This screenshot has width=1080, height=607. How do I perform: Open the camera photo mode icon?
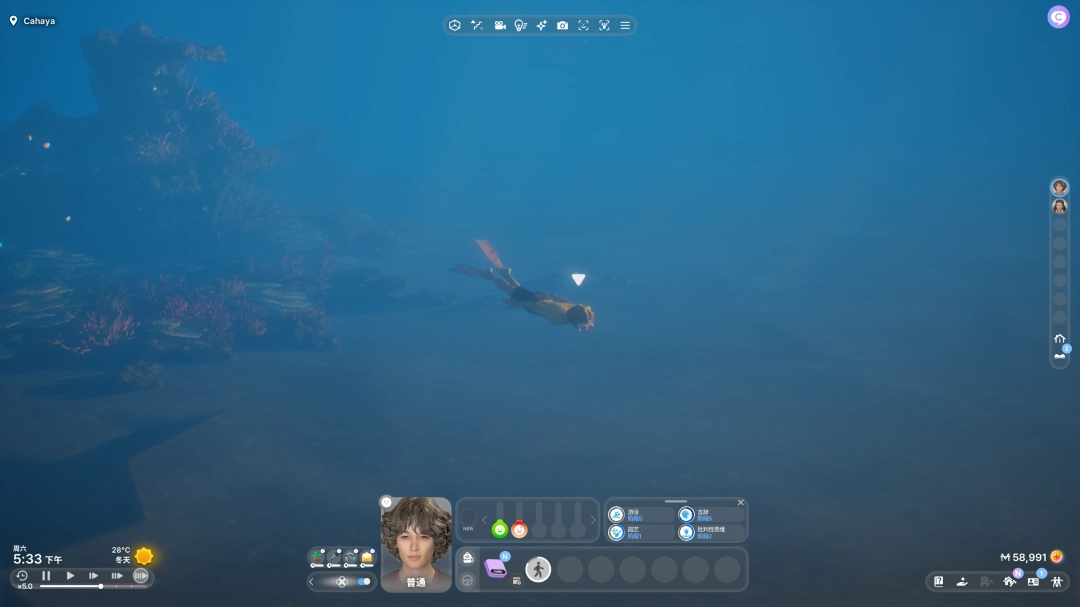[x=562, y=25]
